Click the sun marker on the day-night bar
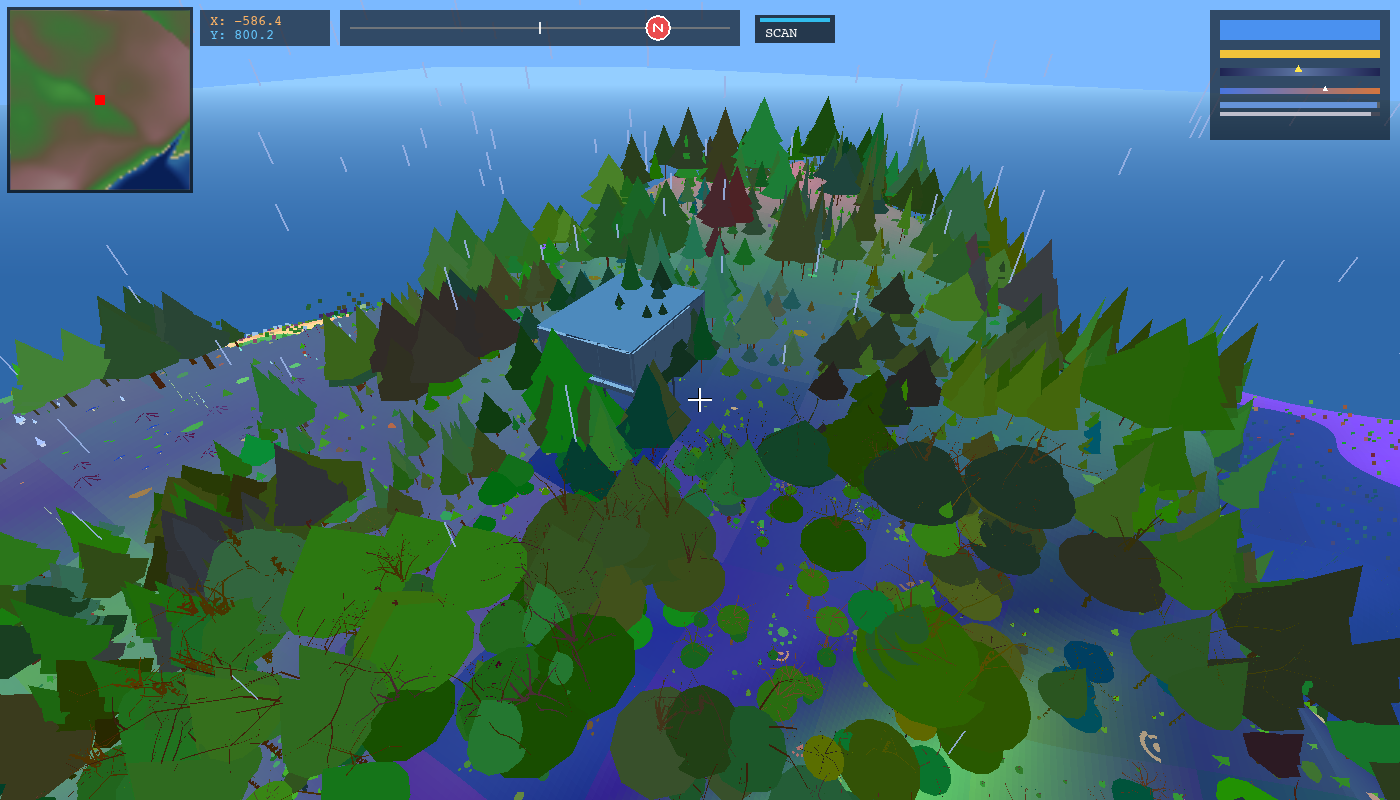This screenshot has height=800, width=1400. 1299,69
